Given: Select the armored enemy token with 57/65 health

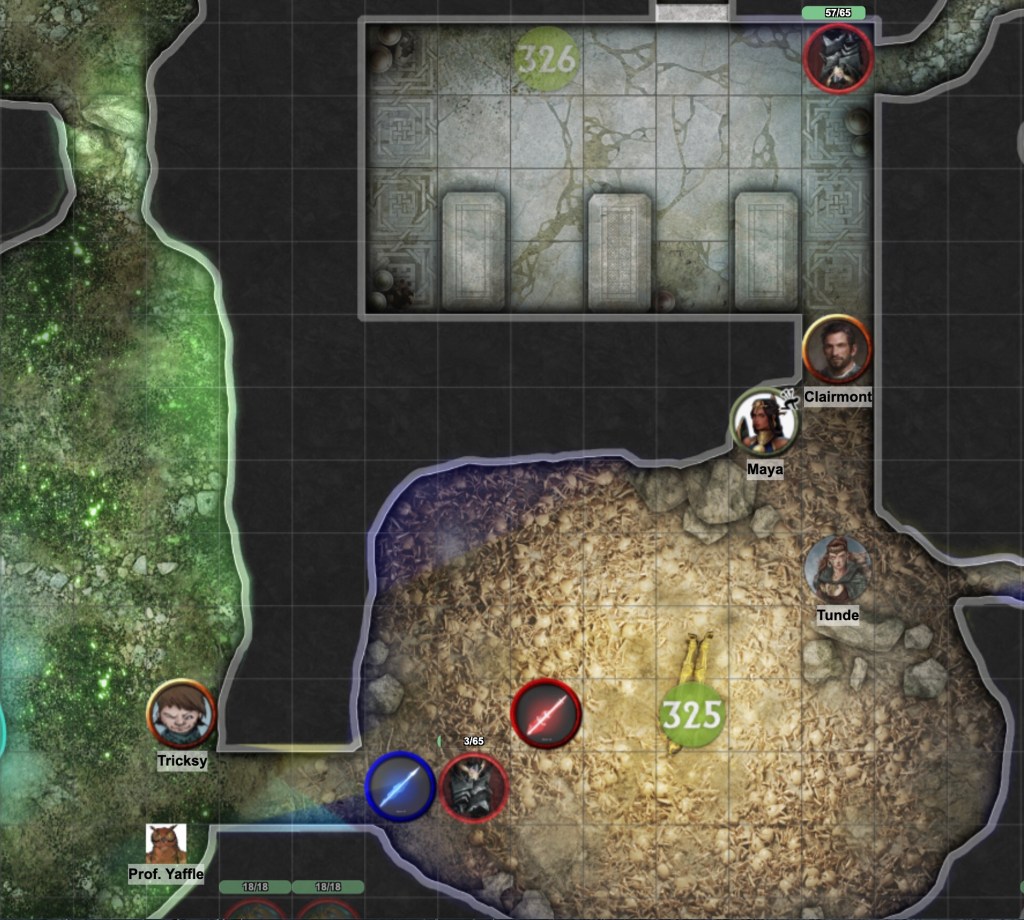Looking at the screenshot, I should tap(840, 58).
